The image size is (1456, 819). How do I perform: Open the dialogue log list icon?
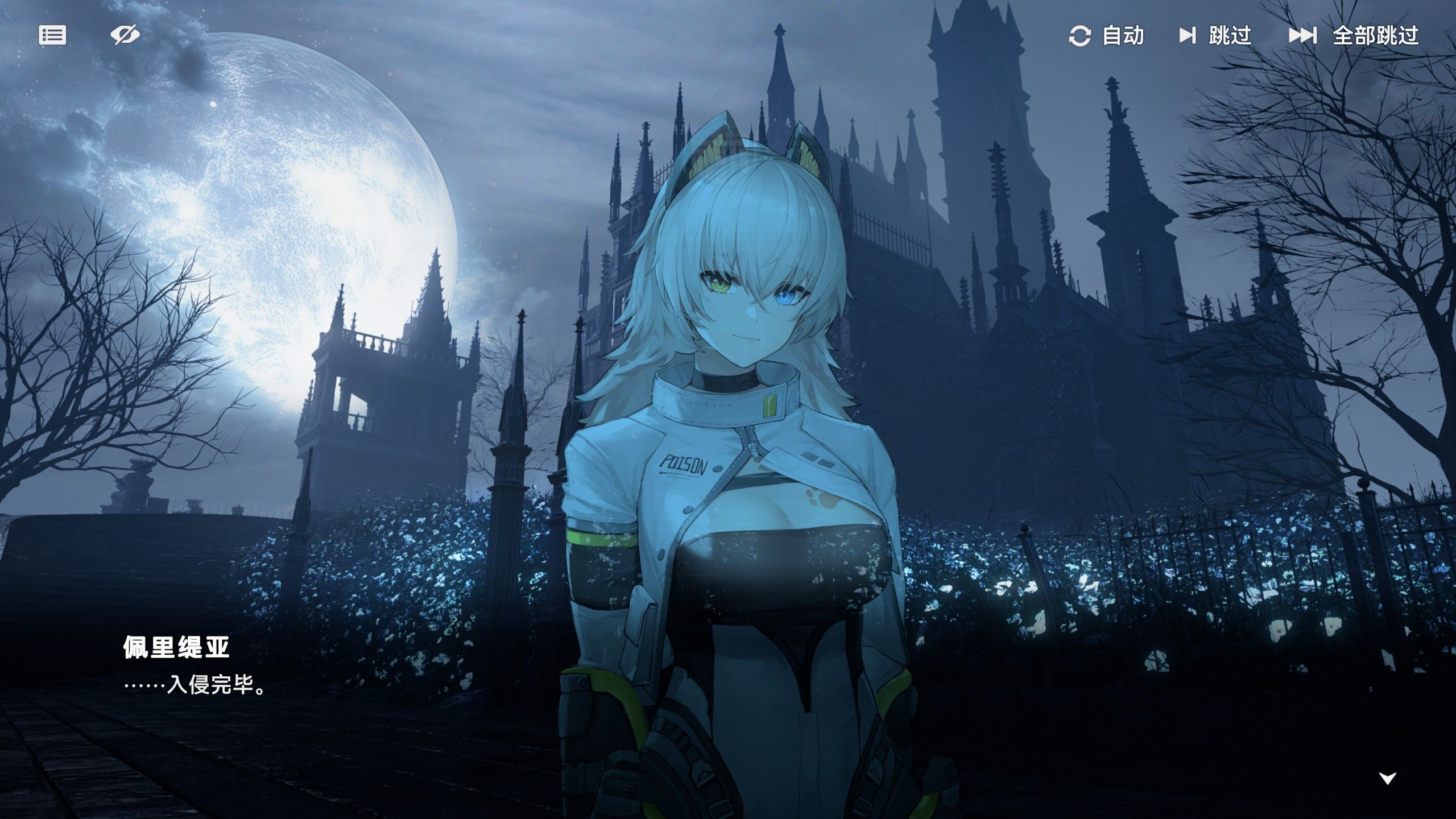(x=52, y=35)
